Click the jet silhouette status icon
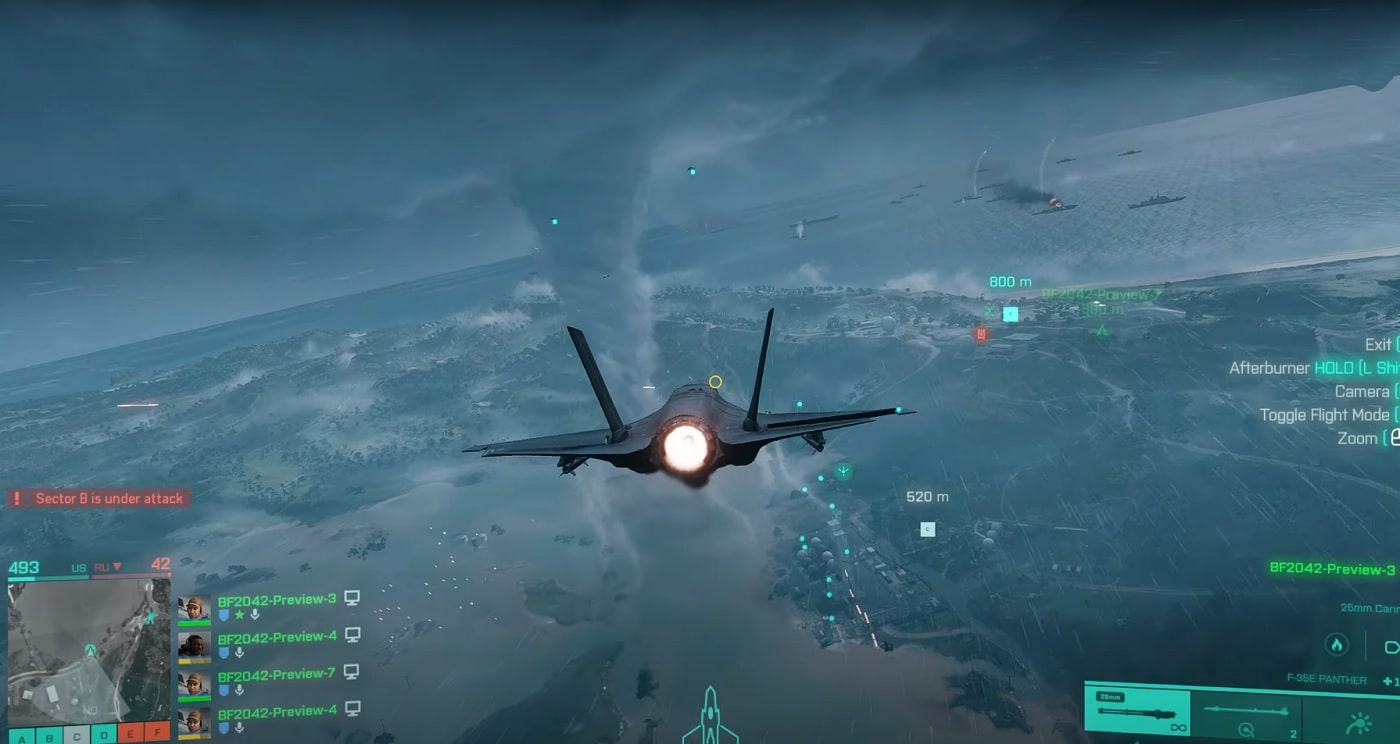This screenshot has height=744, width=1400. click(x=710, y=717)
